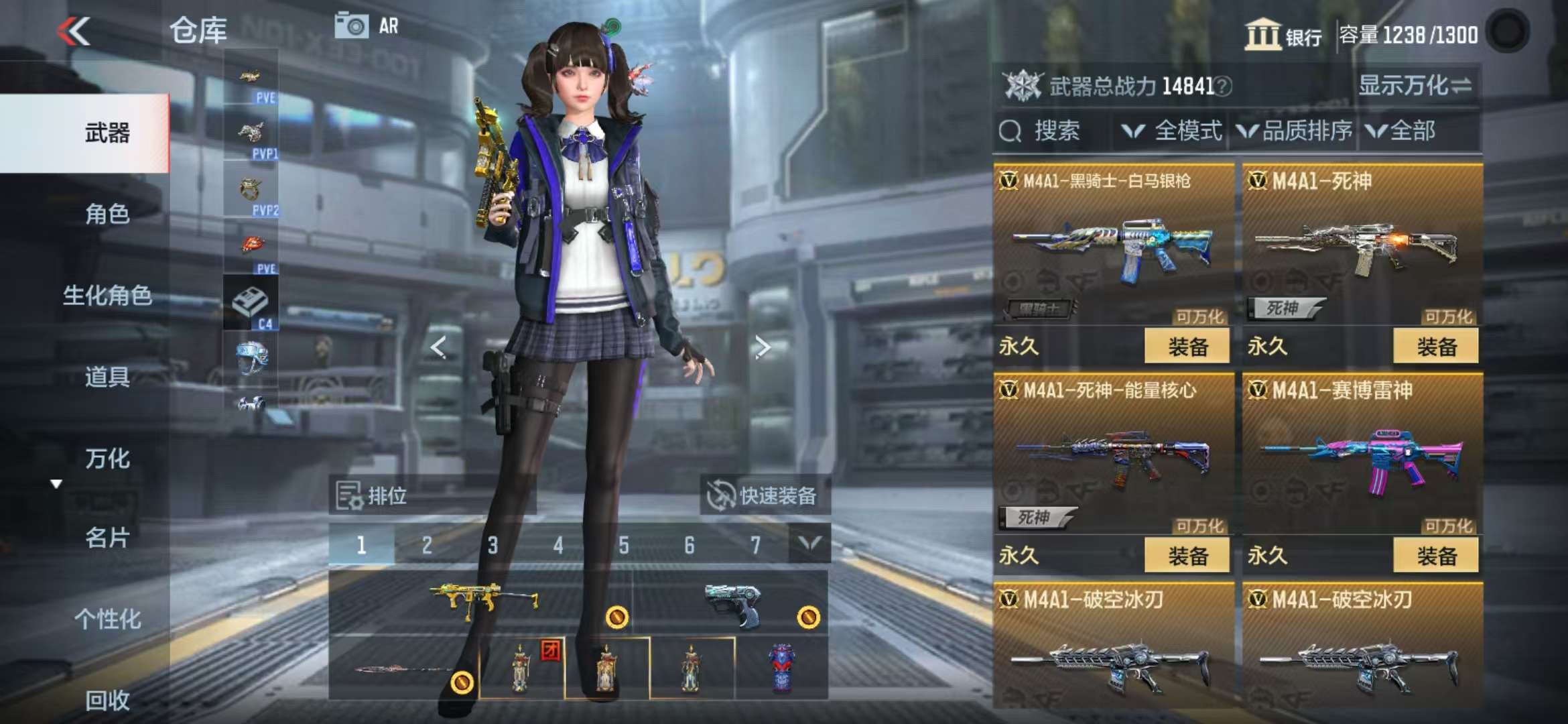
Task: Open the 个性化 customization tab
Action: point(107,619)
